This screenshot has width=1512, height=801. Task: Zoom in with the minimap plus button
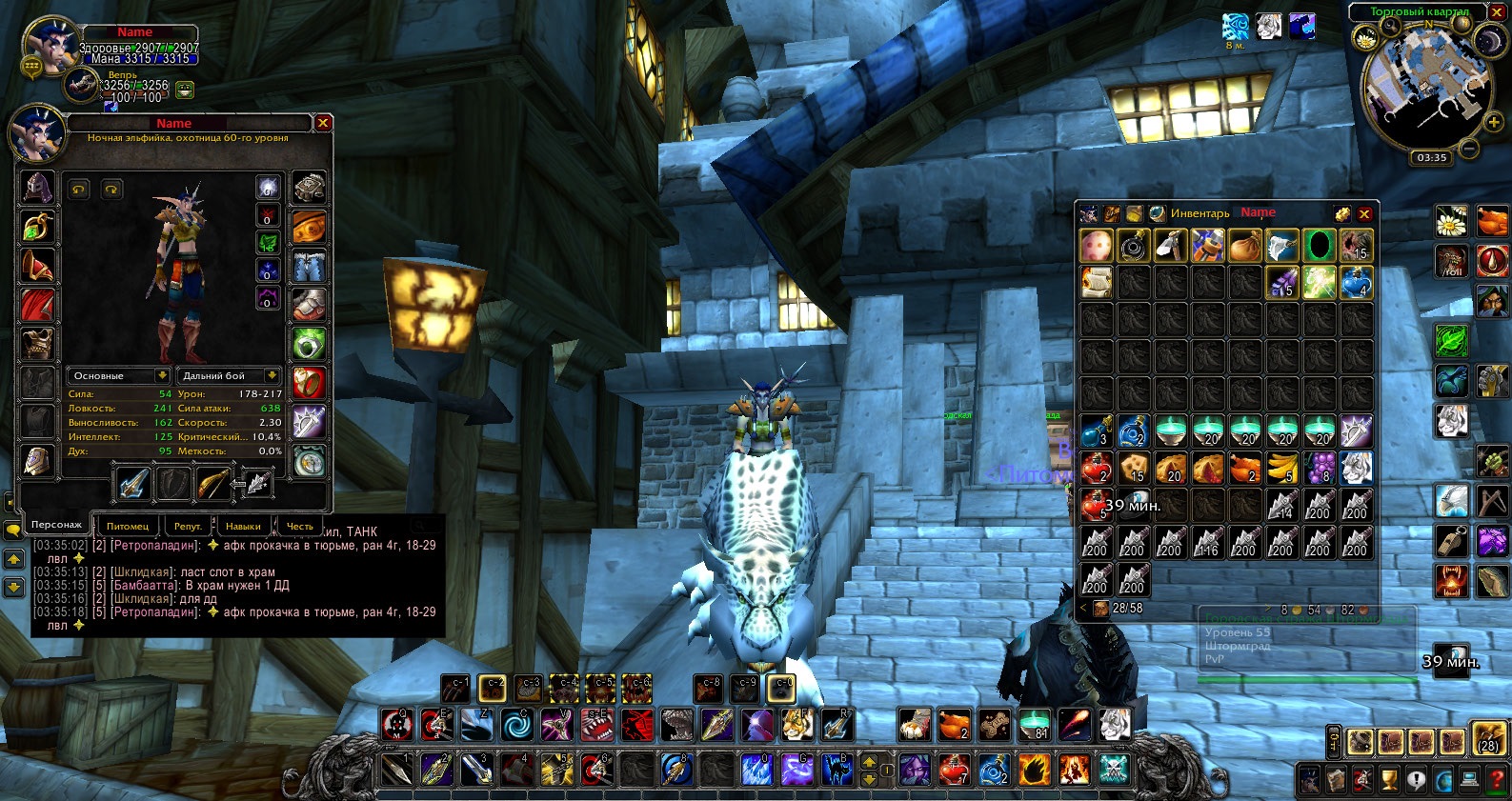coord(1493,122)
